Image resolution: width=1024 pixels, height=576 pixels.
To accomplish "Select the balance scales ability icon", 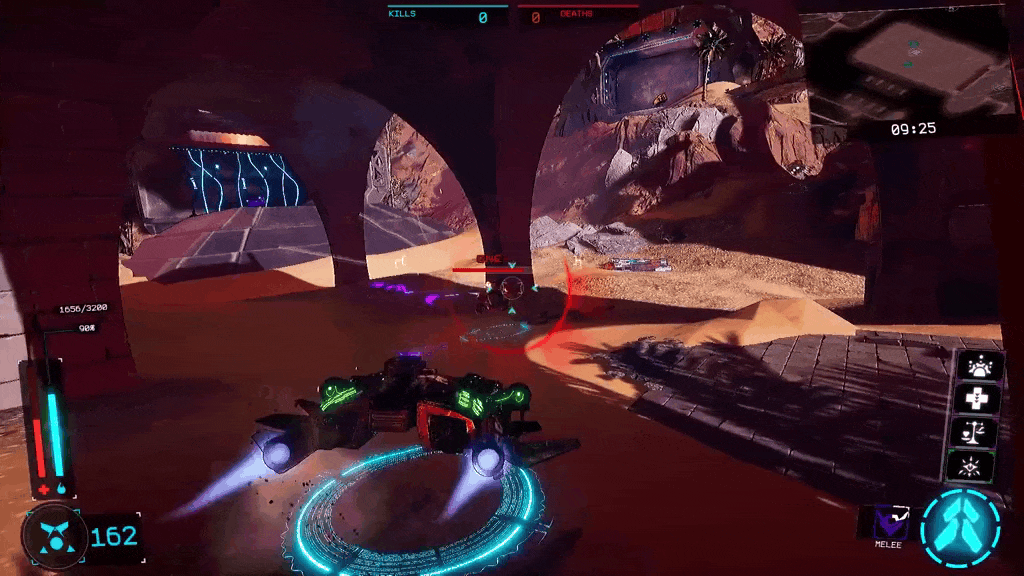I will 980,432.
